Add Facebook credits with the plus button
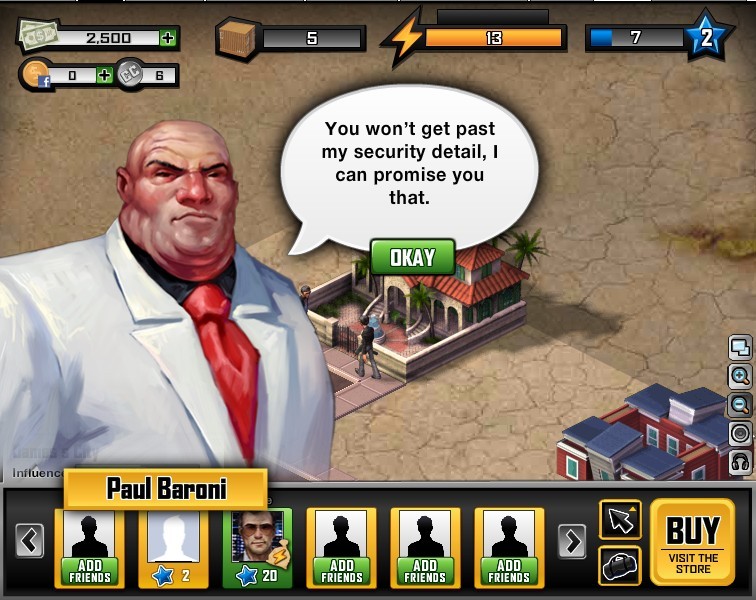Screen dimensions: 756x600 pyautogui.click(x=105, y=75)
